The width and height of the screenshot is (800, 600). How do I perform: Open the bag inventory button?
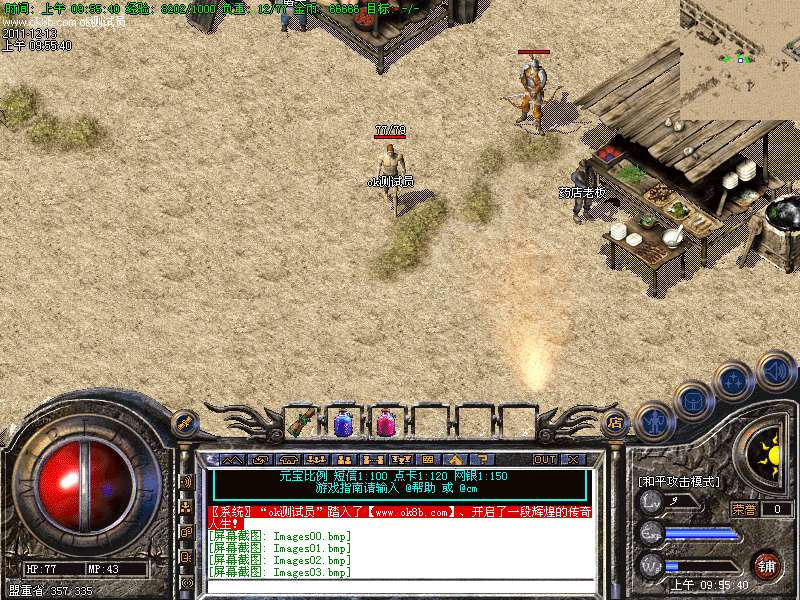tap(693, 400)
